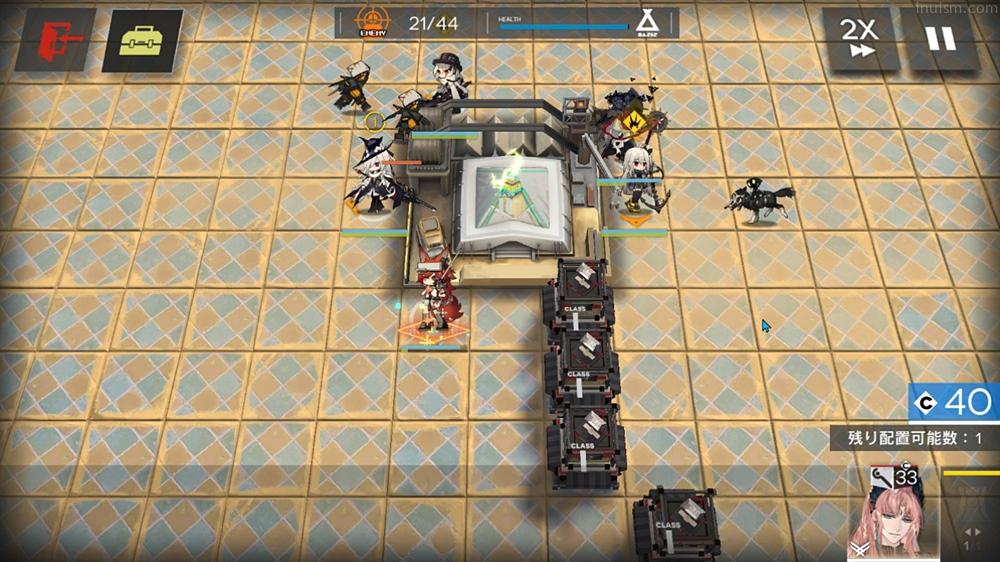This screenshot has width=1000, height=562.
Task: Pause the battle
Action: pos(940,39)
